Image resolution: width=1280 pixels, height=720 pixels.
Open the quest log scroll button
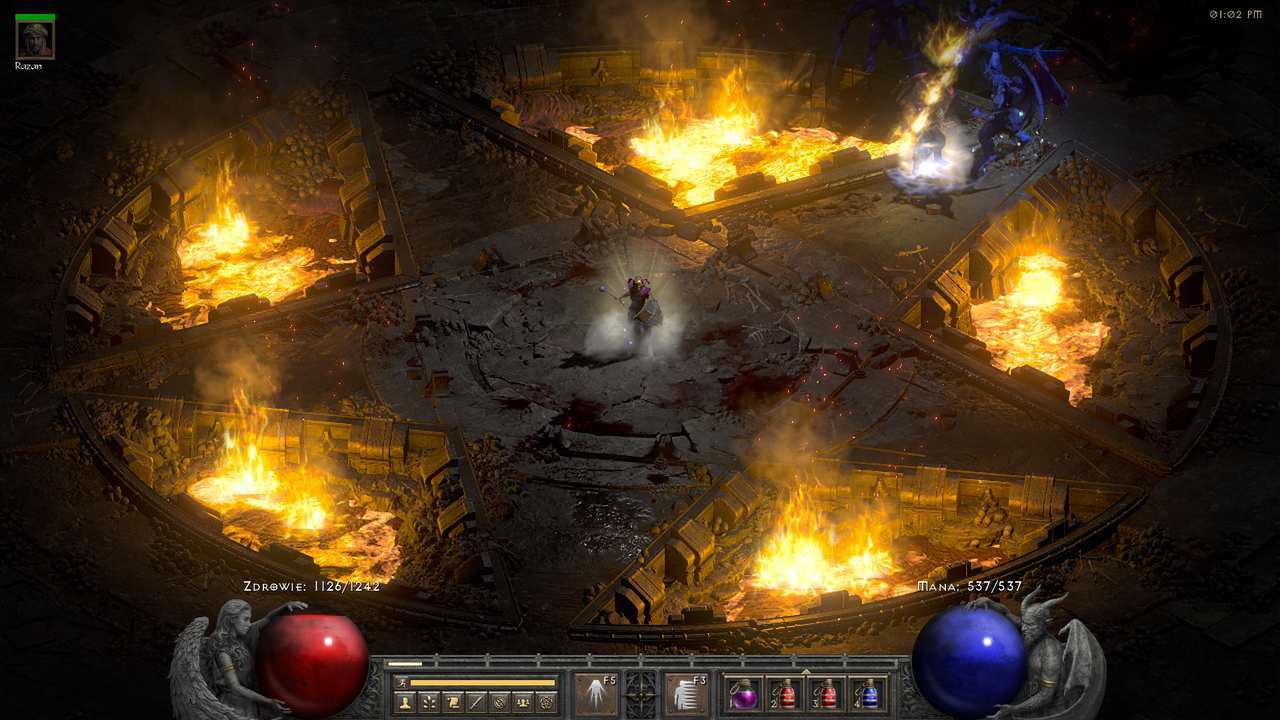click(x=453, y=702)
